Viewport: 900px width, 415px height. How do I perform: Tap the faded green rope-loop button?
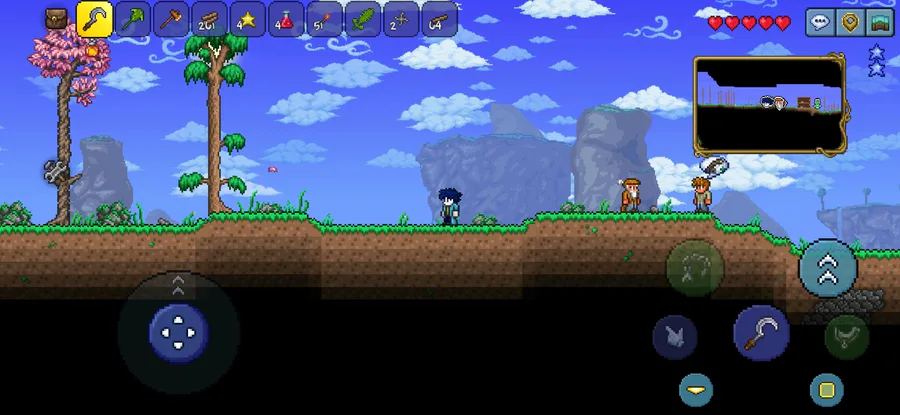pyautogui.click(x=695, y=268)
